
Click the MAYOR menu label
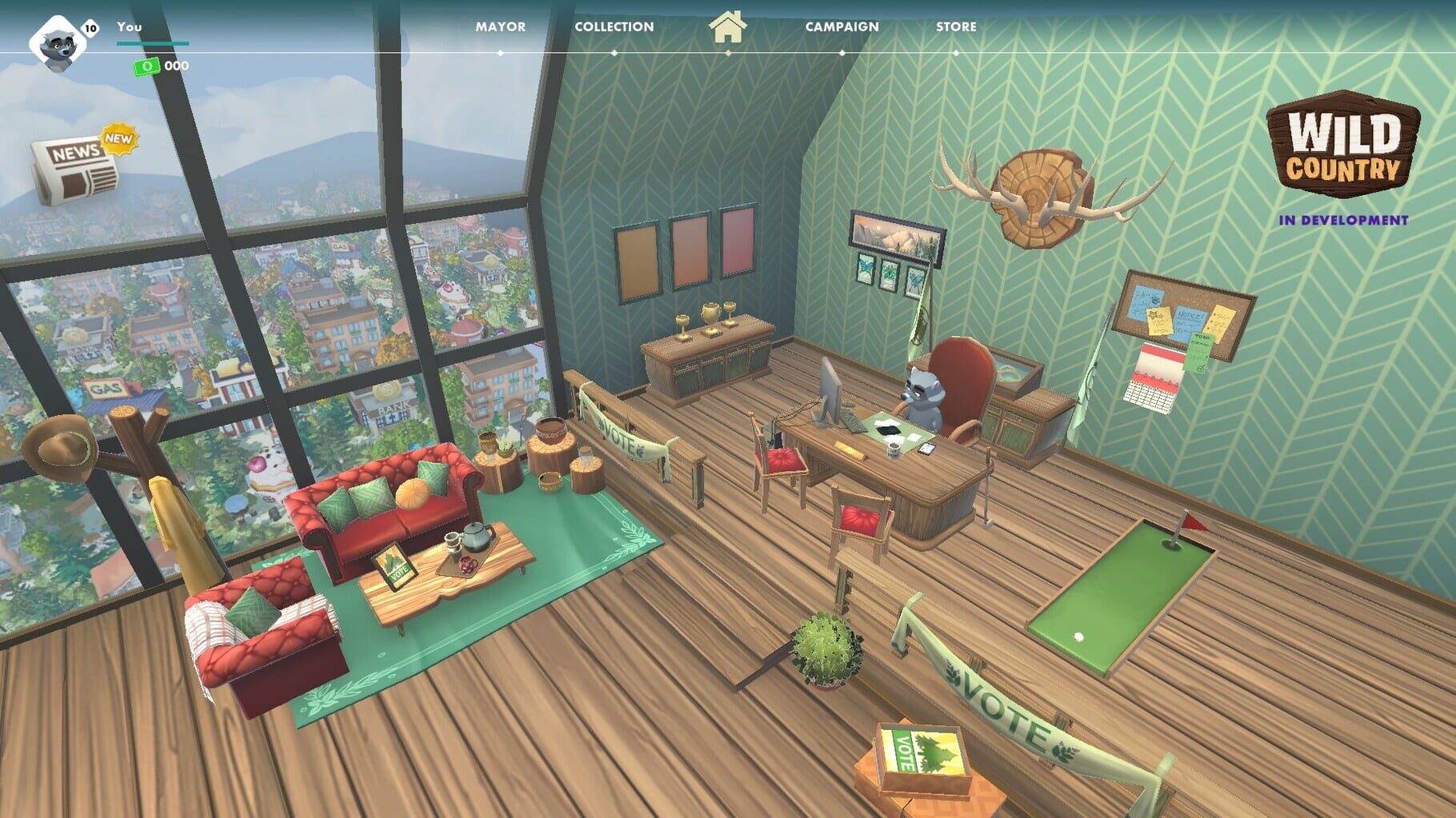(x=498, y=26)
